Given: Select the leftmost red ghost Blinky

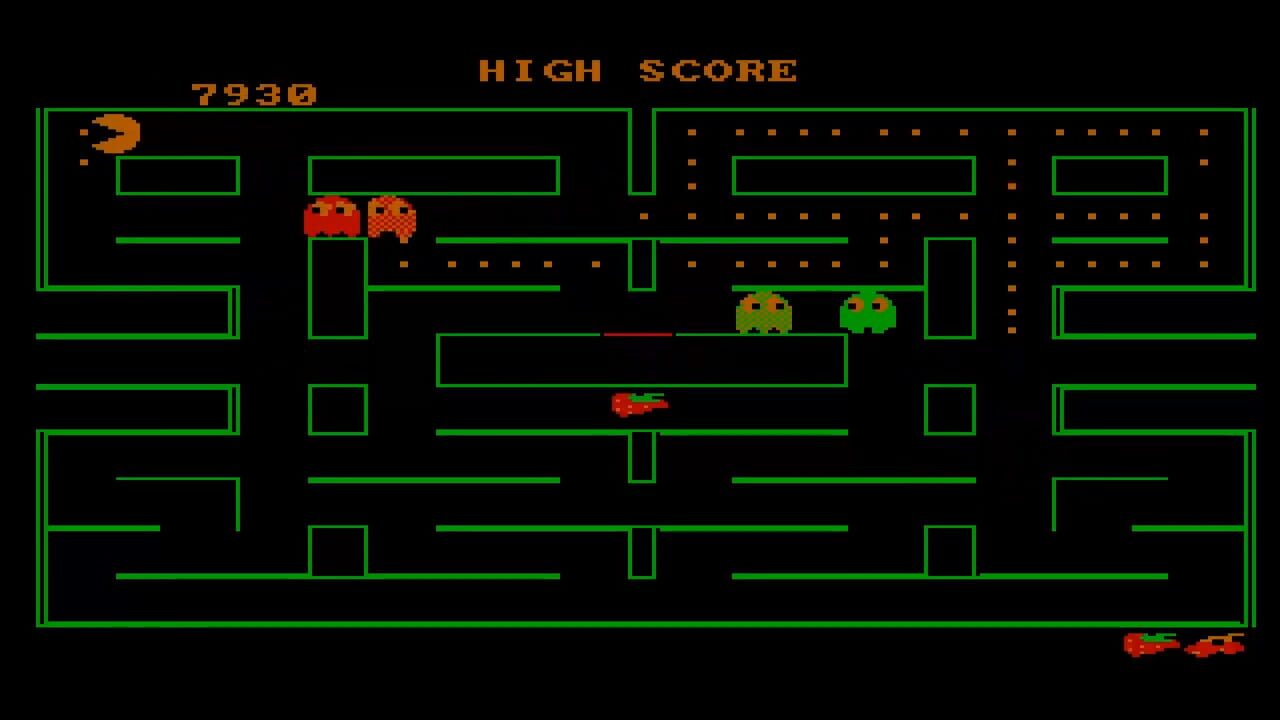Looking at the screenshot, I should click(330, 215).
